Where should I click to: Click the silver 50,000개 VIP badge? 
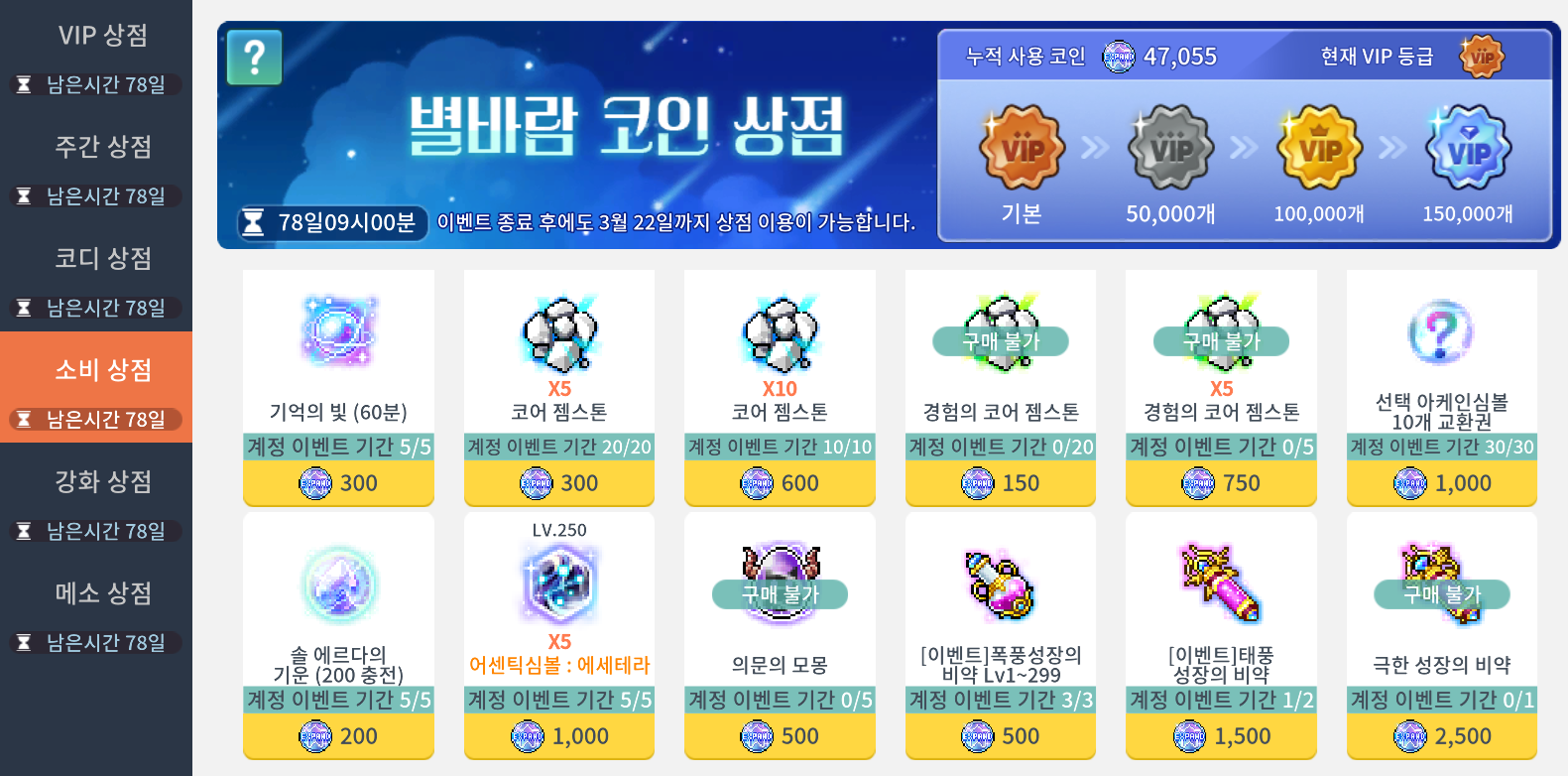(1170, 149)
